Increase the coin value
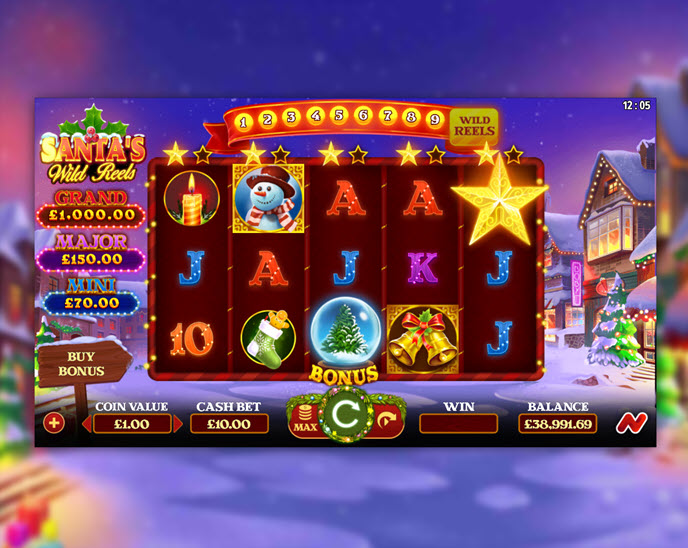 (179, 424)
